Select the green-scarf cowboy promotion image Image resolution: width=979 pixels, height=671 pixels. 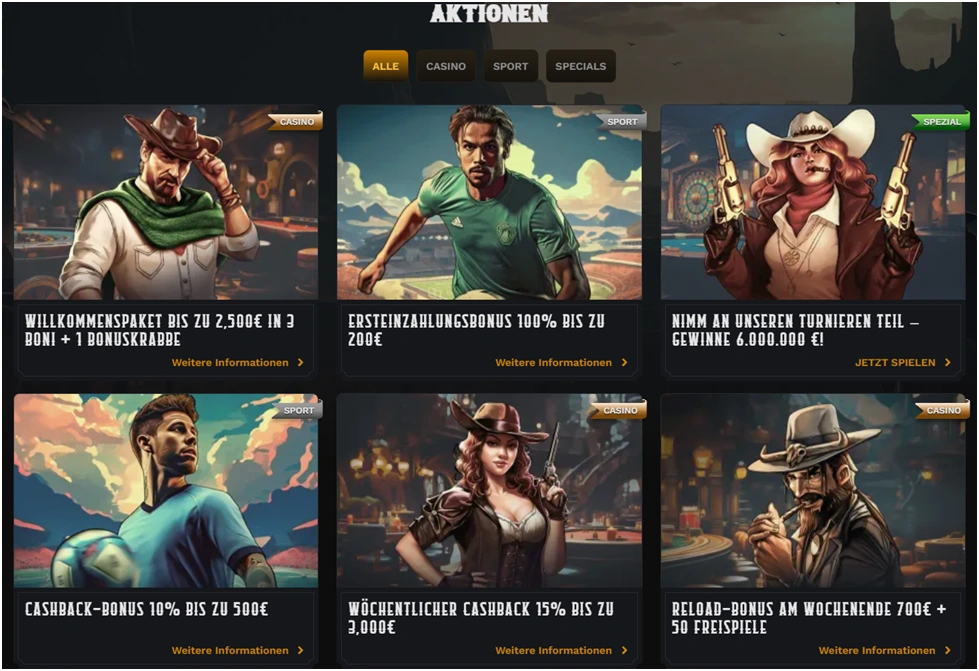pyautogui.click(x=166, y=202)
